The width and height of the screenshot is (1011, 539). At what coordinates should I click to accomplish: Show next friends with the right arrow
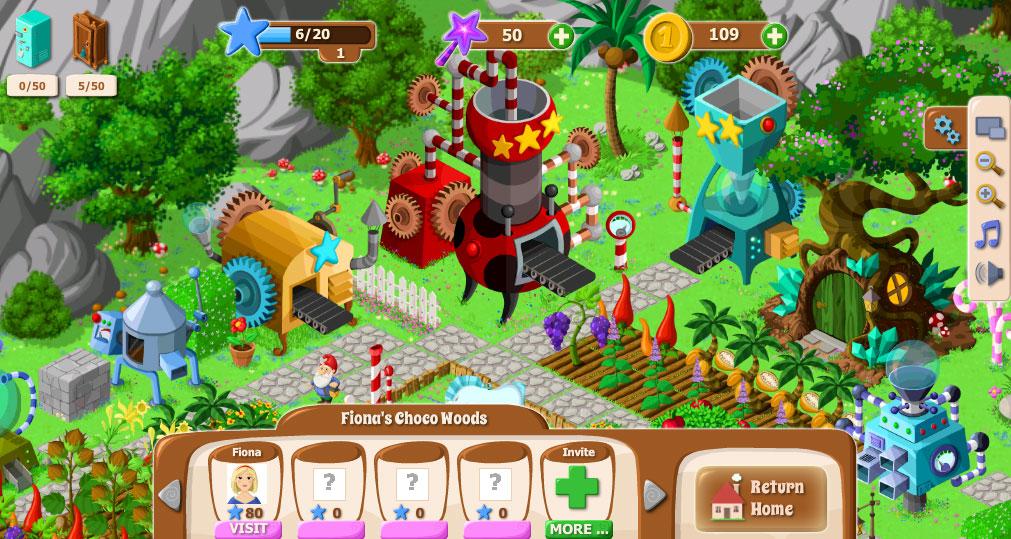tap(654, 494)
